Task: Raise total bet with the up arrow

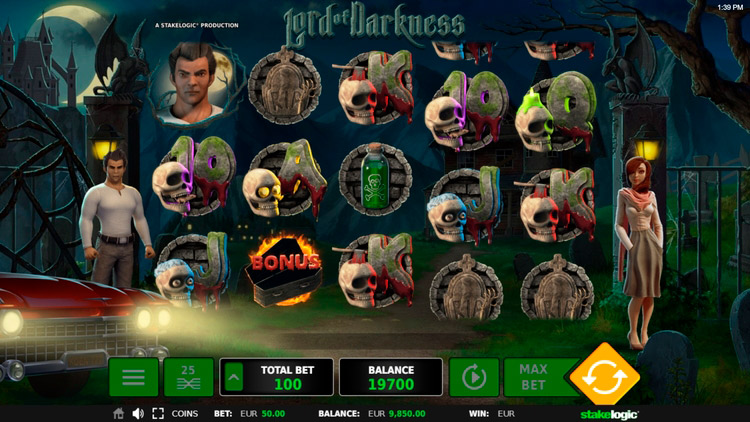Action: (232, 377)
